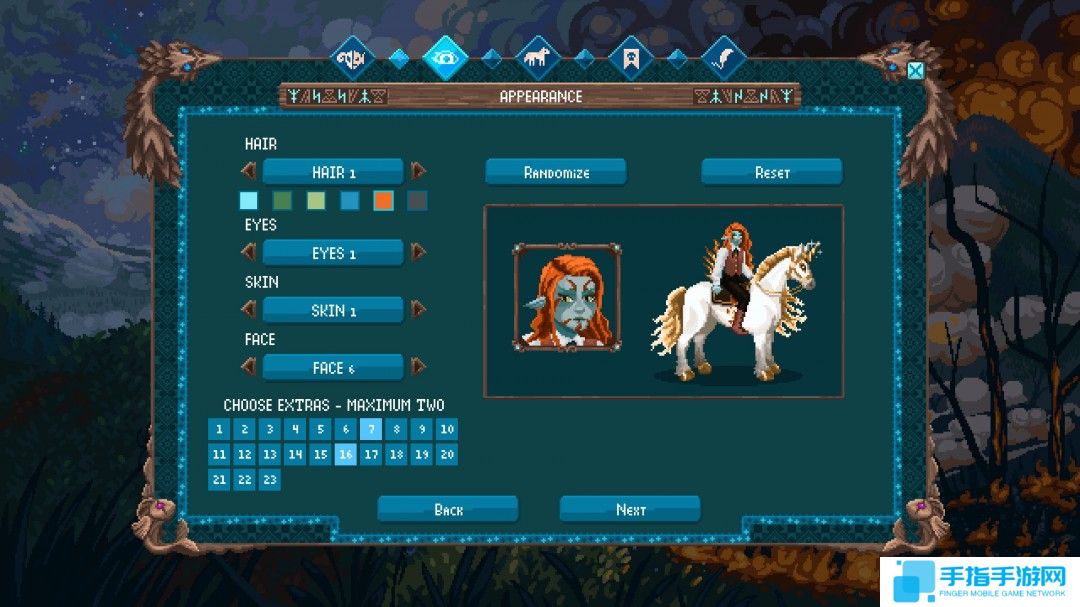Go to the previous face option
Viewport: 1080px width, 607px height.
249,366
